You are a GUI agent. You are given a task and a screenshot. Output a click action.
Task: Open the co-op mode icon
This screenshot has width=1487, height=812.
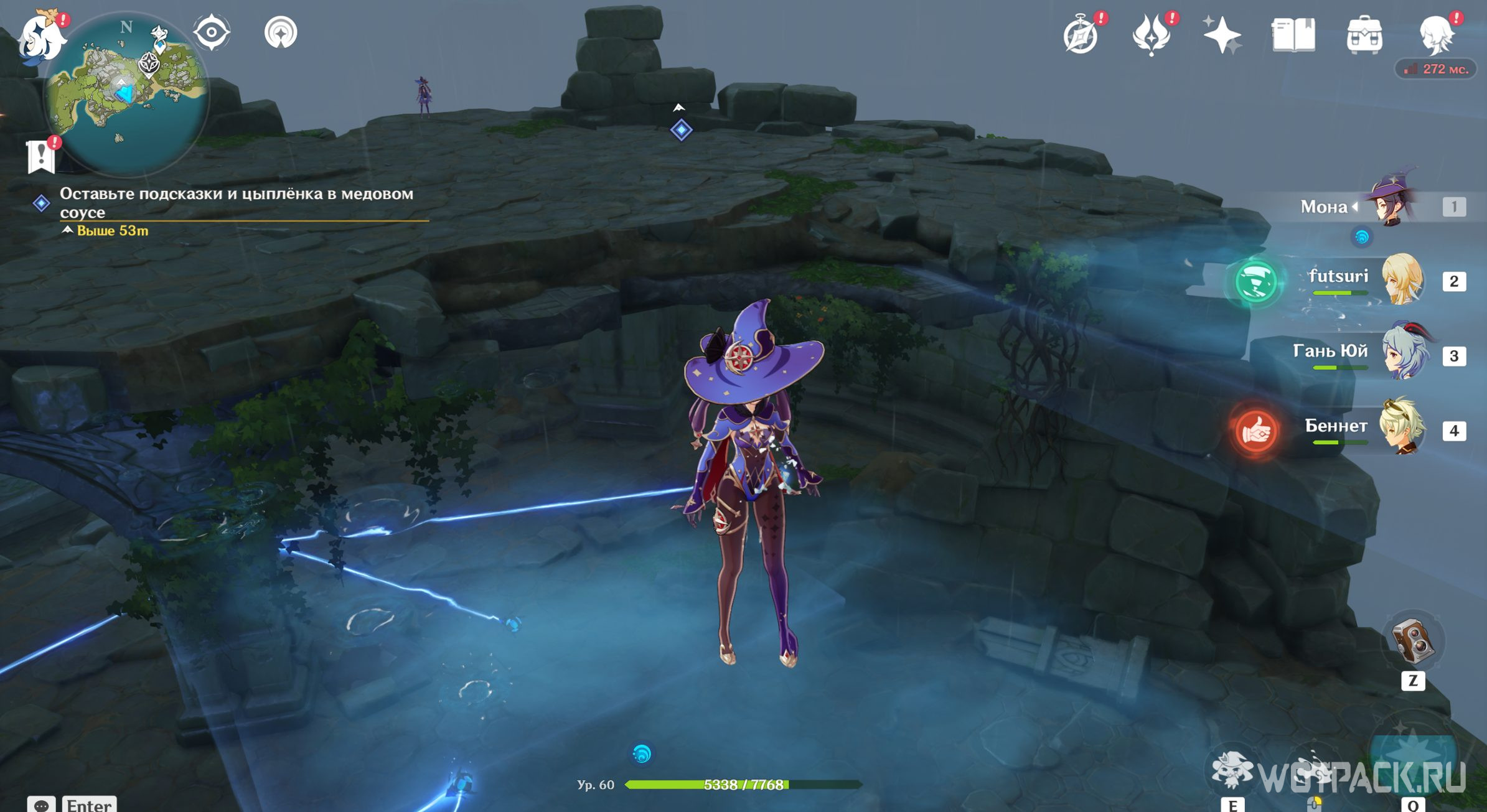tap(281, 32)
